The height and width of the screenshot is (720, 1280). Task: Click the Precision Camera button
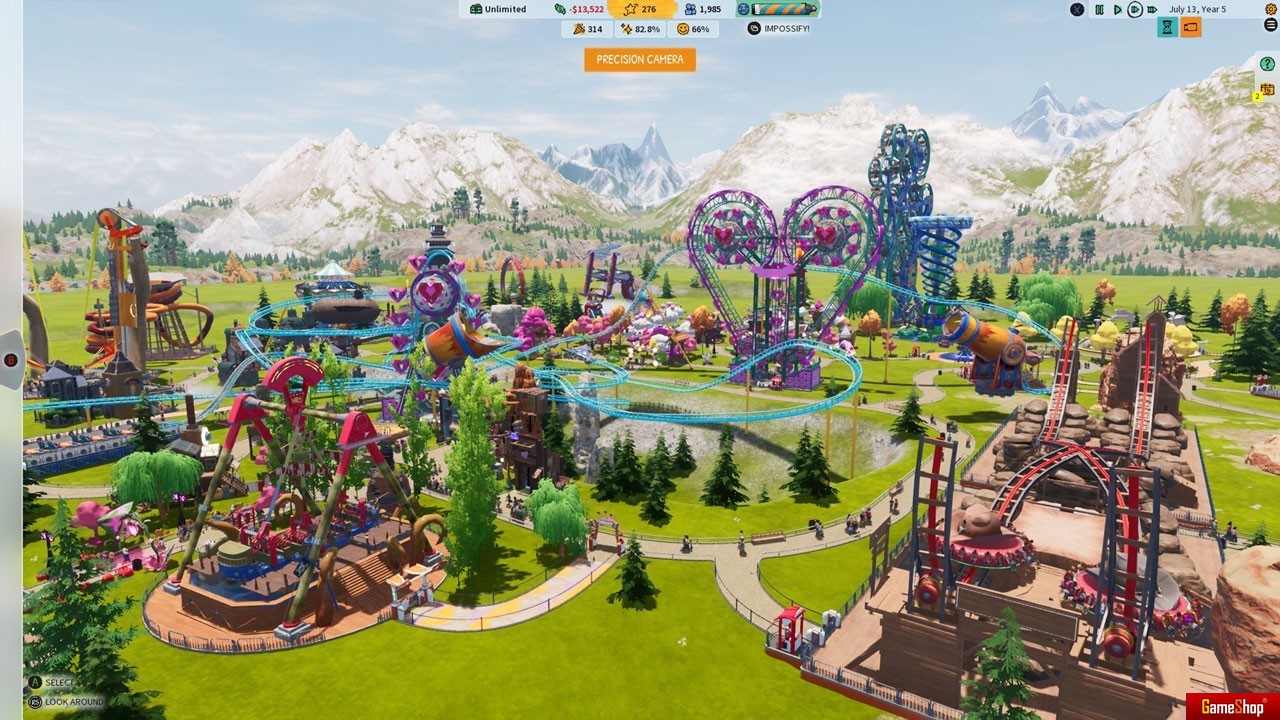640,60
